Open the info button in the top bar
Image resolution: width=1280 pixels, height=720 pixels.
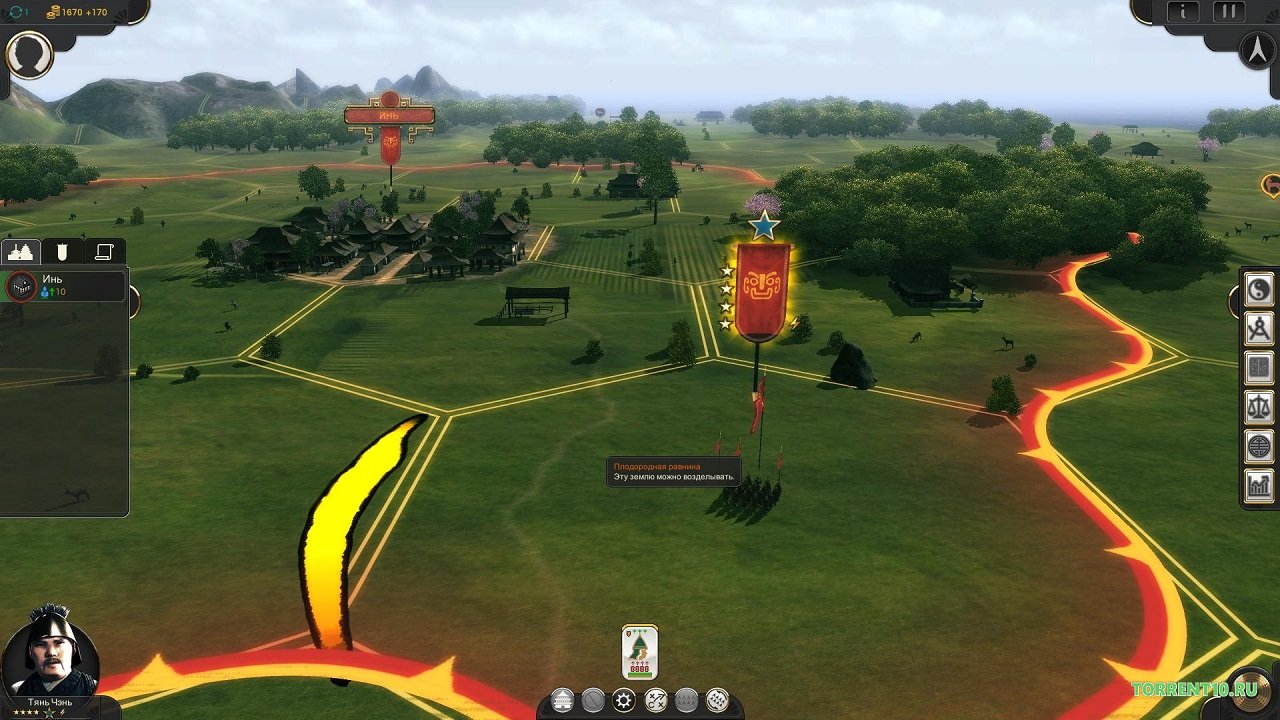tap(1183, 12)
